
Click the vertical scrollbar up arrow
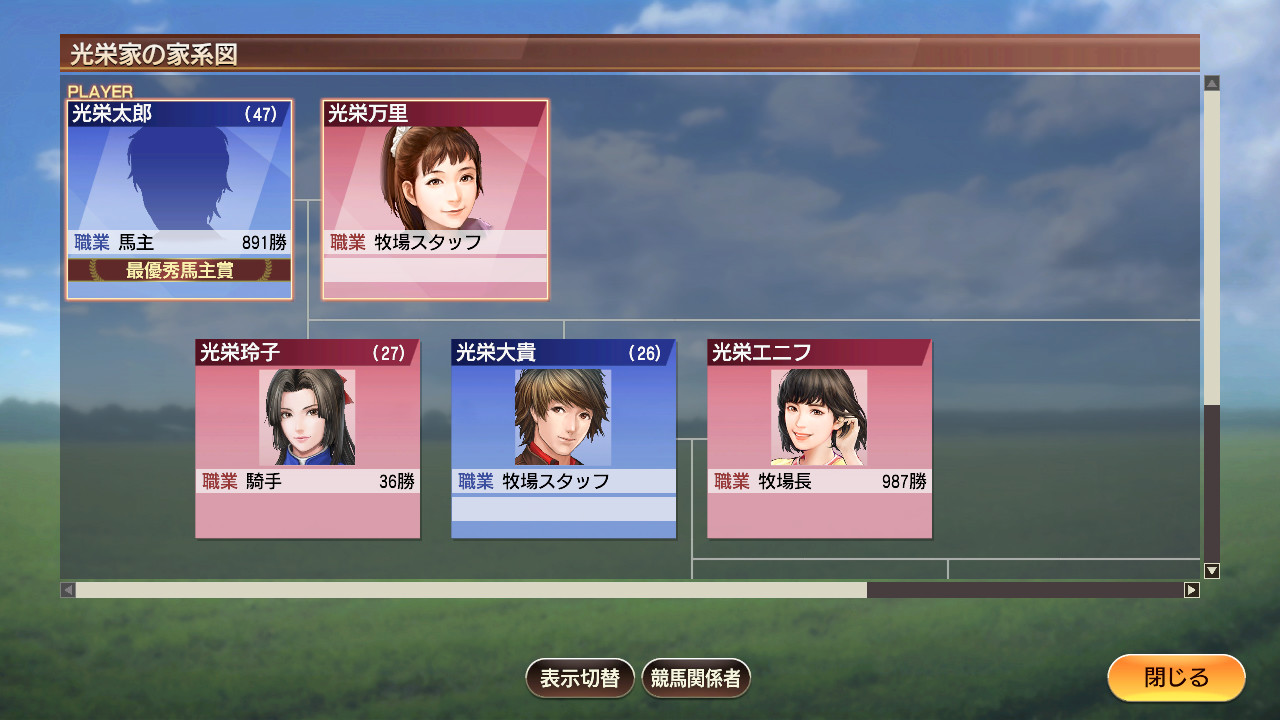pyautogui.click(x=1212, y=84)
